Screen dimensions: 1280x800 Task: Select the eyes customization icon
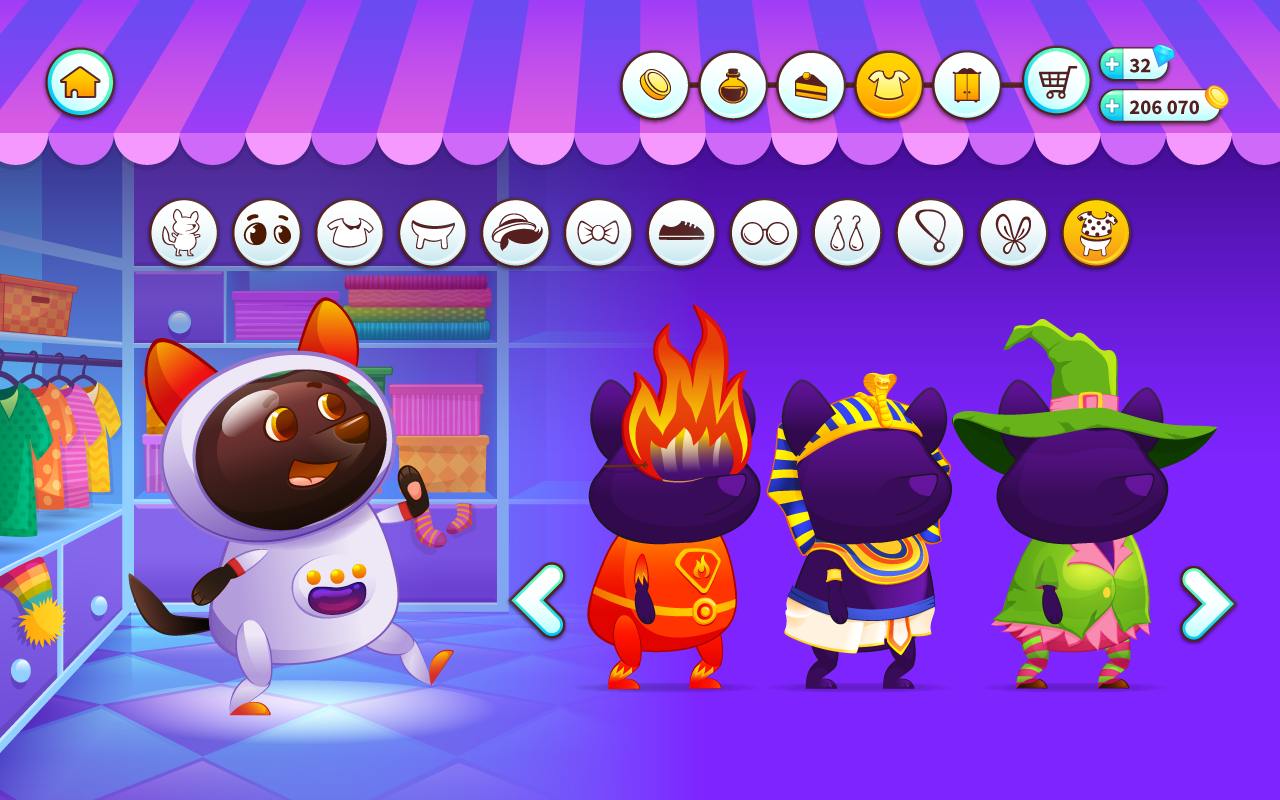tap(267, 232)
